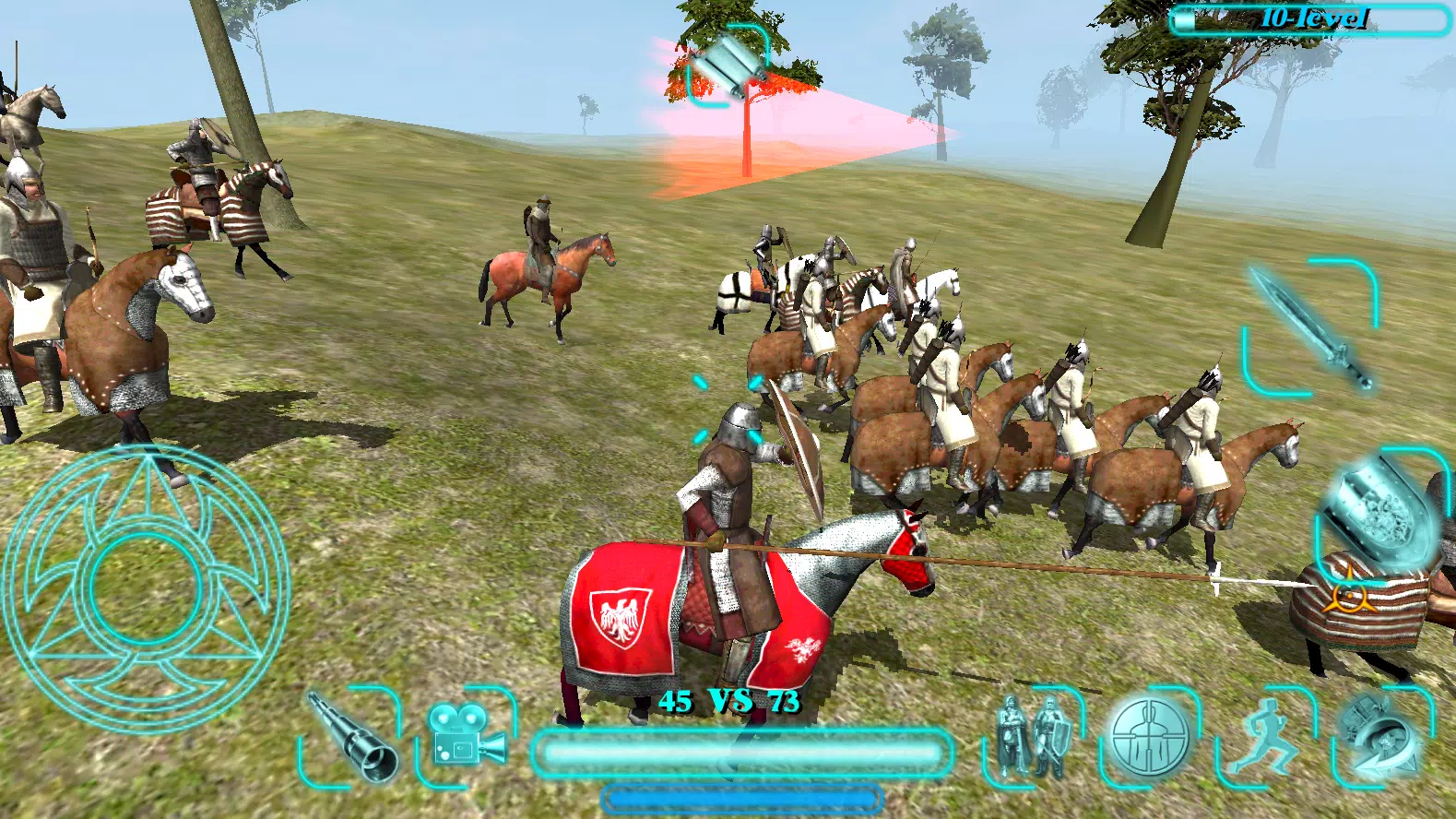Tap the 45 VS 73 battle counter
Image resolution: width=1456 pixels, height=819 pixels.
728,702
